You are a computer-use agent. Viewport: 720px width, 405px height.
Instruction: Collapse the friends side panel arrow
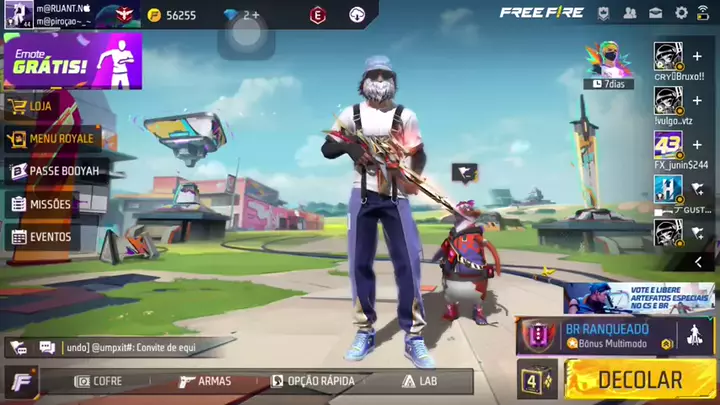[x=698, y=262]
